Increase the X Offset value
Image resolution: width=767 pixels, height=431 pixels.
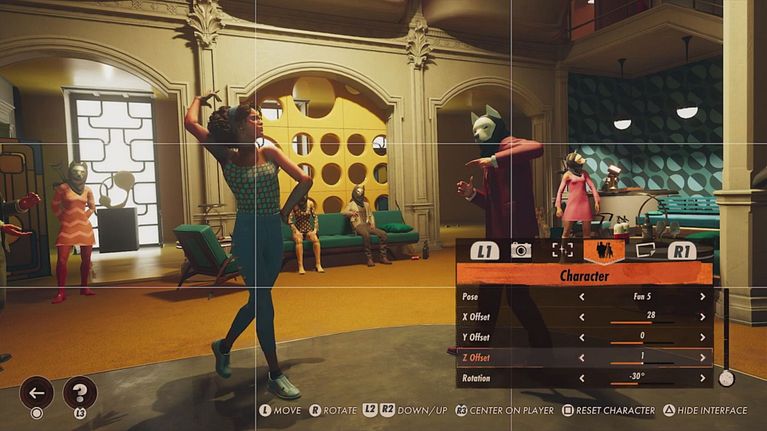point(702,317)
